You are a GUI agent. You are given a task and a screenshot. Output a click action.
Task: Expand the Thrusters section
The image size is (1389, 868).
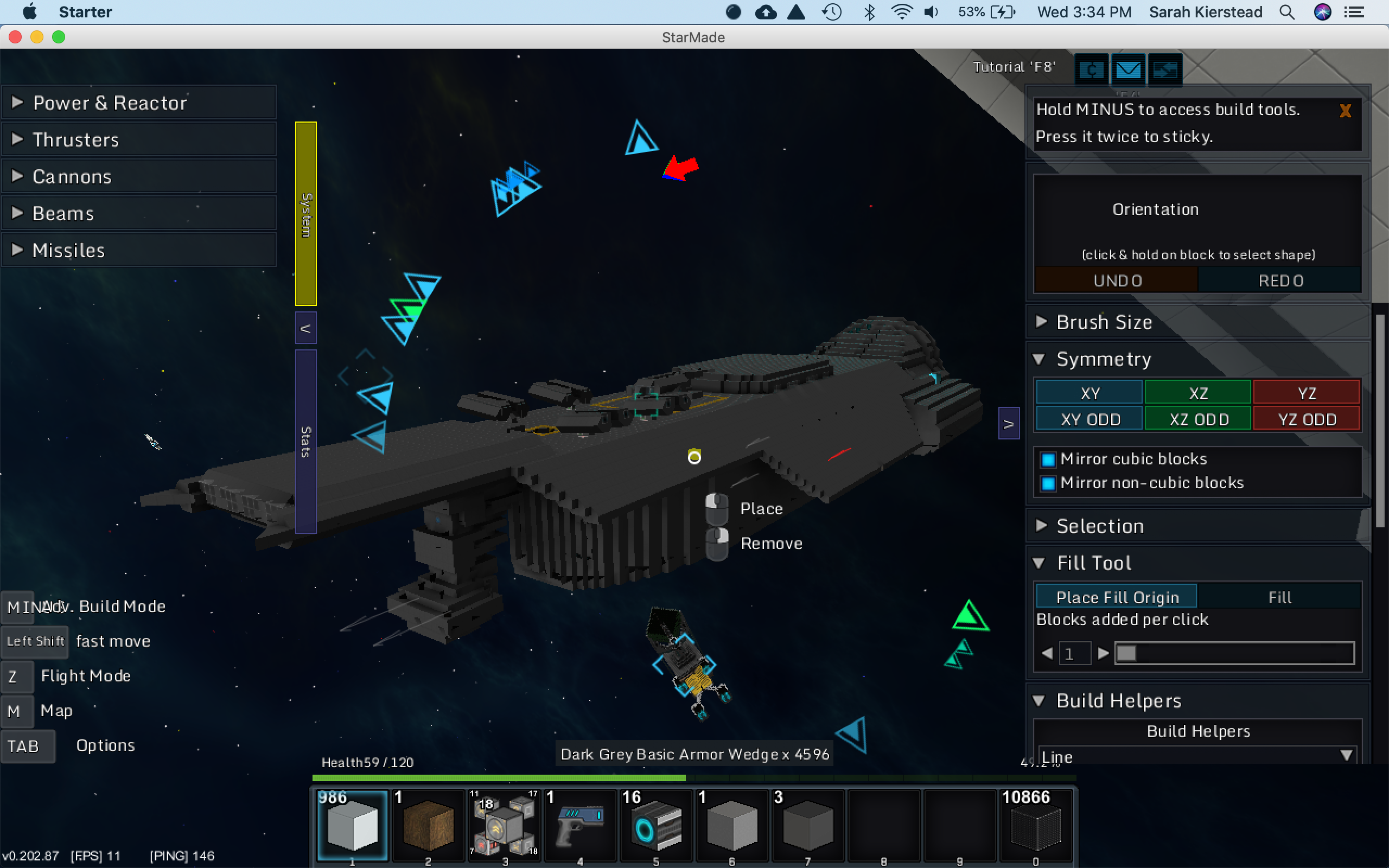[x=138, y=139]
